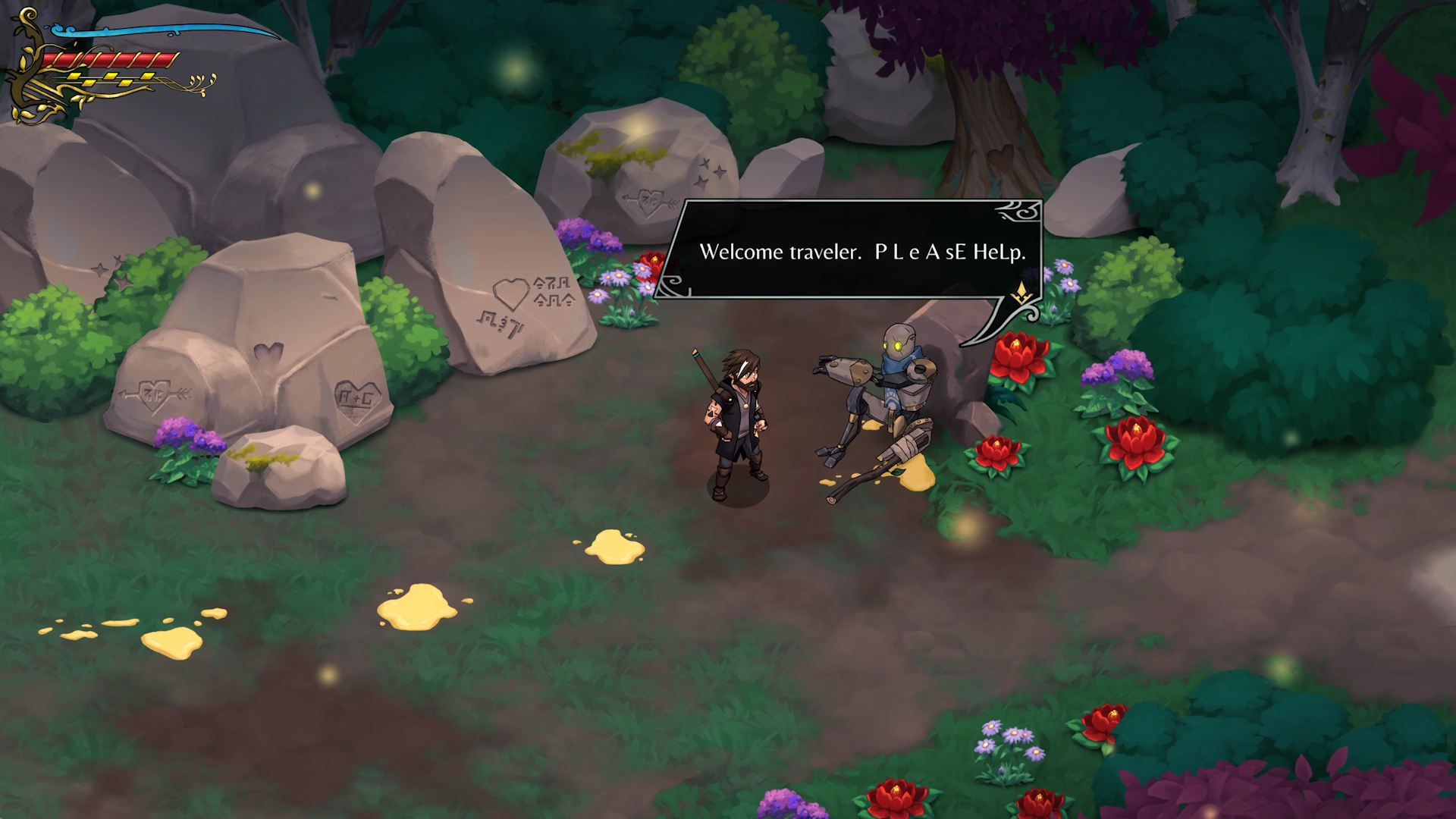Click the first yellow diamond pip on the HUD
The width and height of the screenshot is (1456, 819).
pyautogui.click(x=74, y=77)
